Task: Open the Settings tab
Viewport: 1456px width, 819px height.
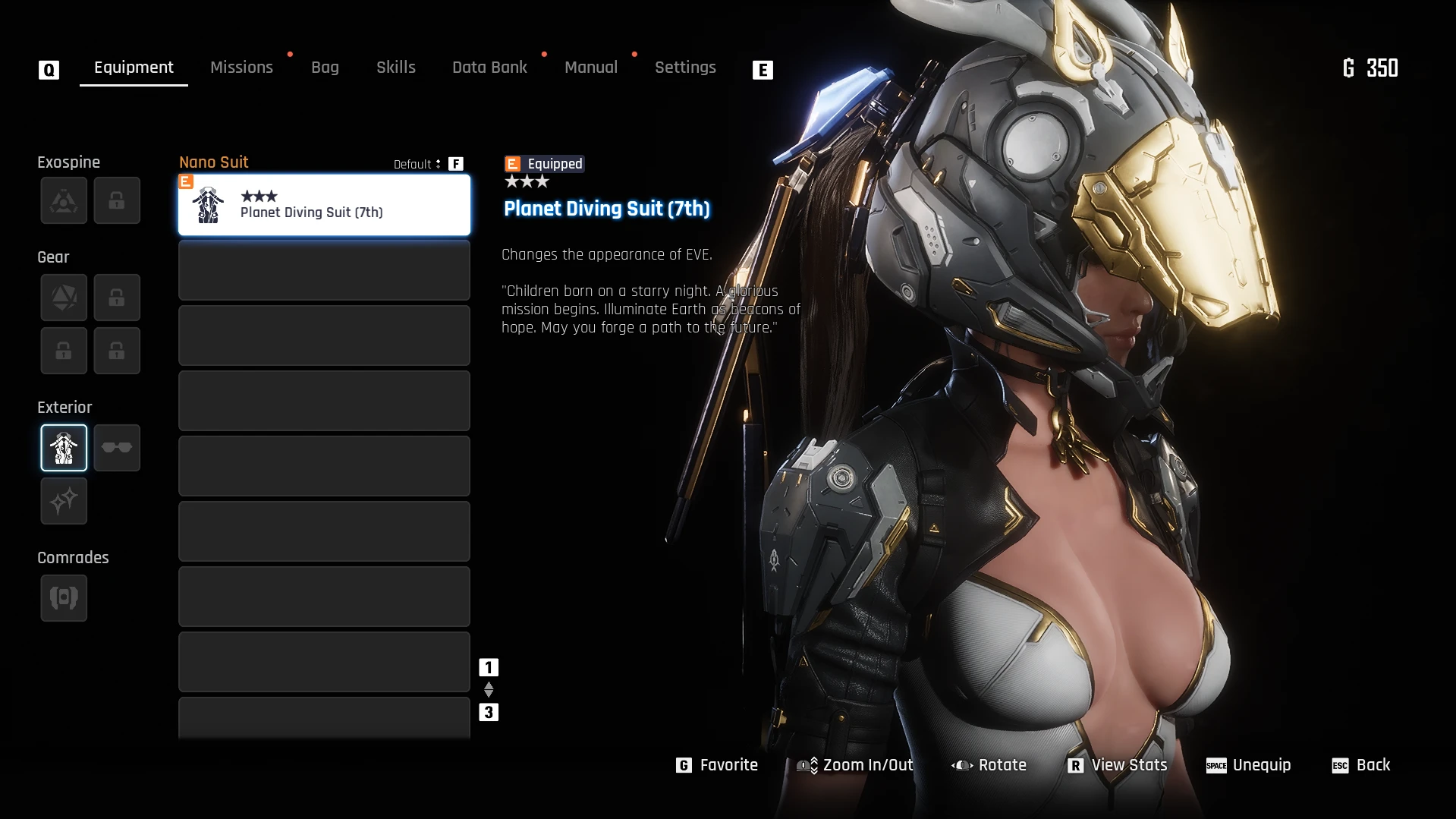Action: click(x=685, y=68)
